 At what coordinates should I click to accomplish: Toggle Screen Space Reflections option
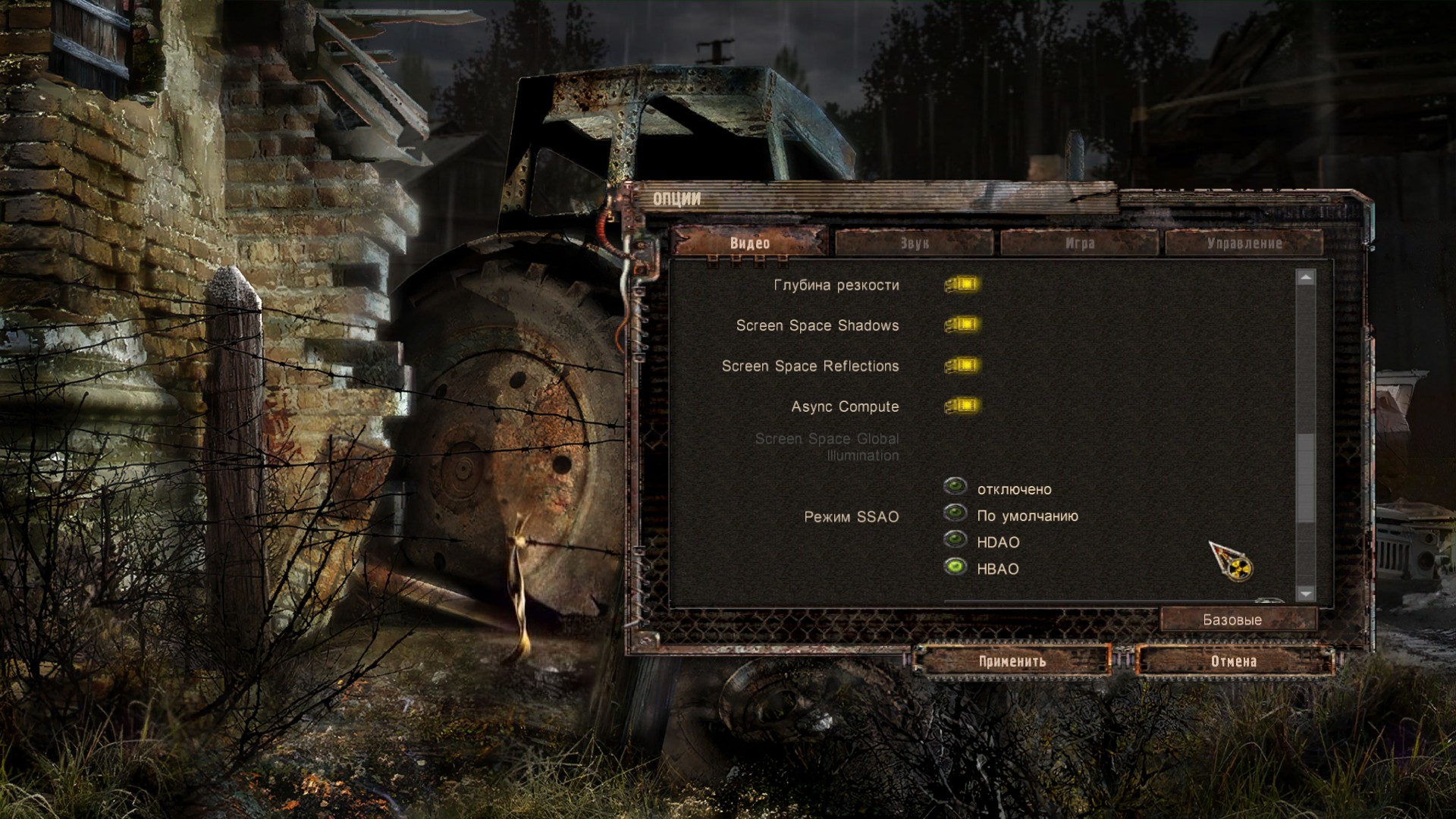pos(962,366)
